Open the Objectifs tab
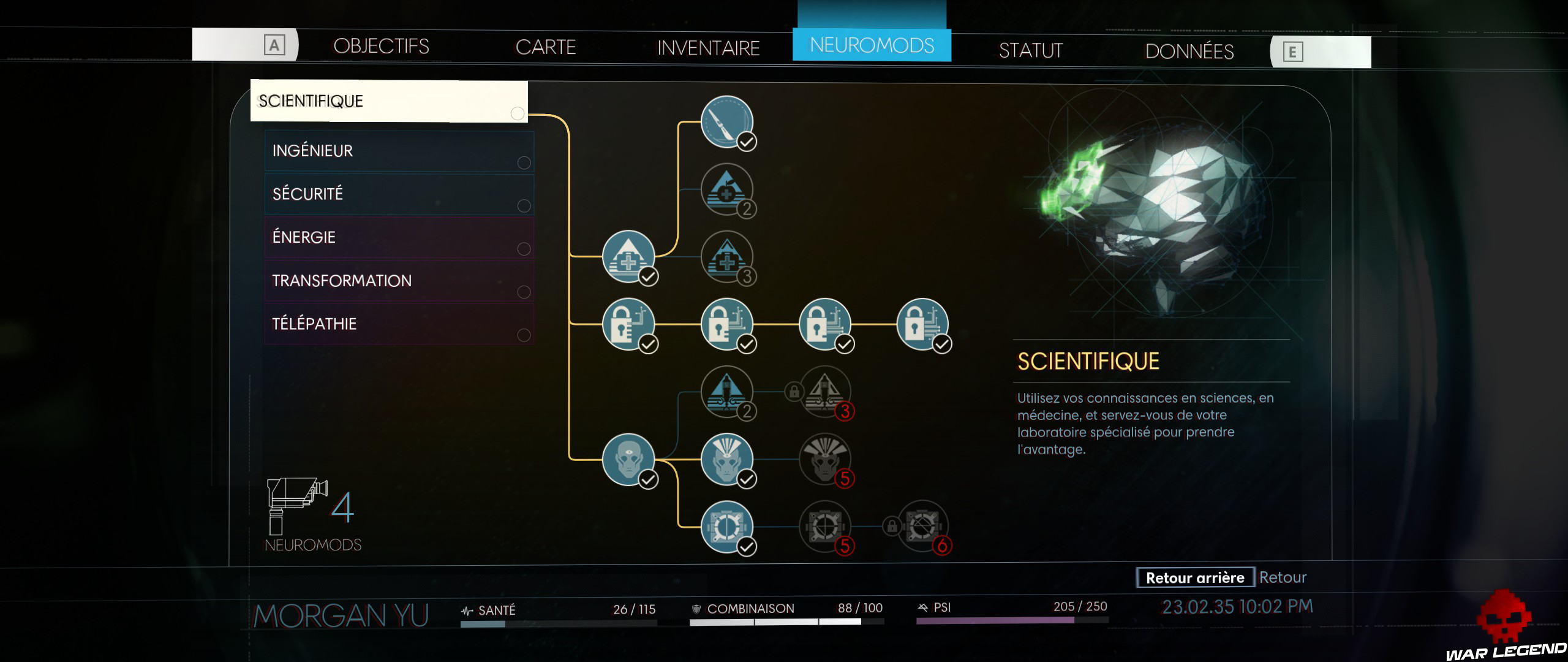1568x662 pixels. pos(381,47)
